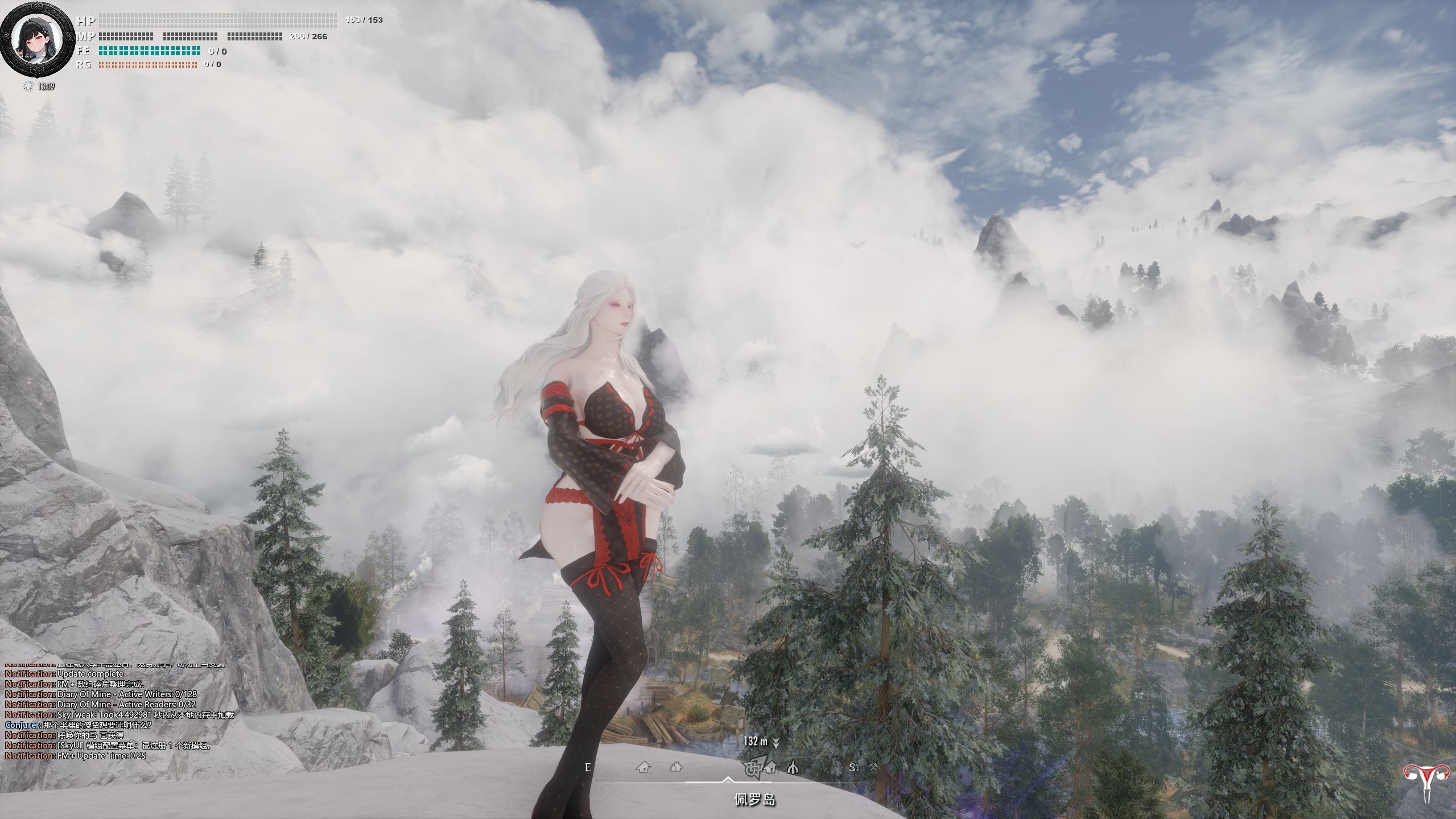The image size is (1456, 819).
Task: Click the twin-houses town marker on the compass
Action: click(x=676, y=767)
